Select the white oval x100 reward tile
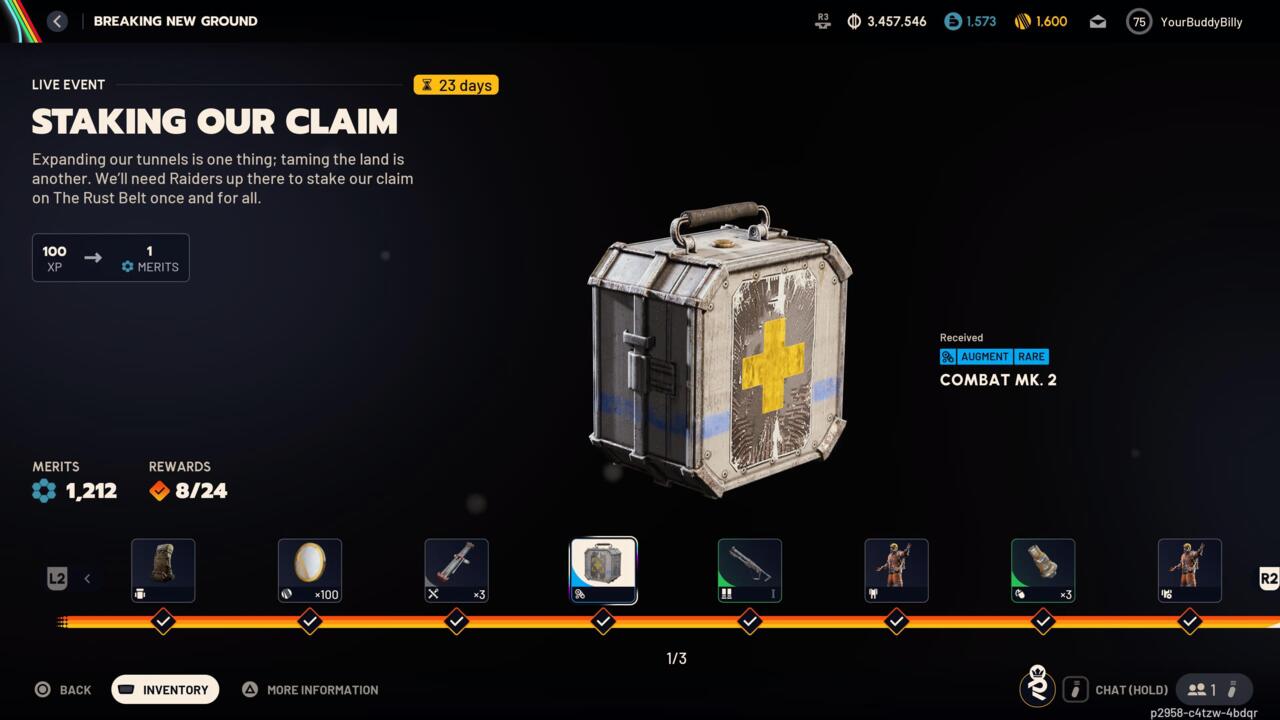Viewport: 1280px width, 720px height. click(x=310, y=570)
